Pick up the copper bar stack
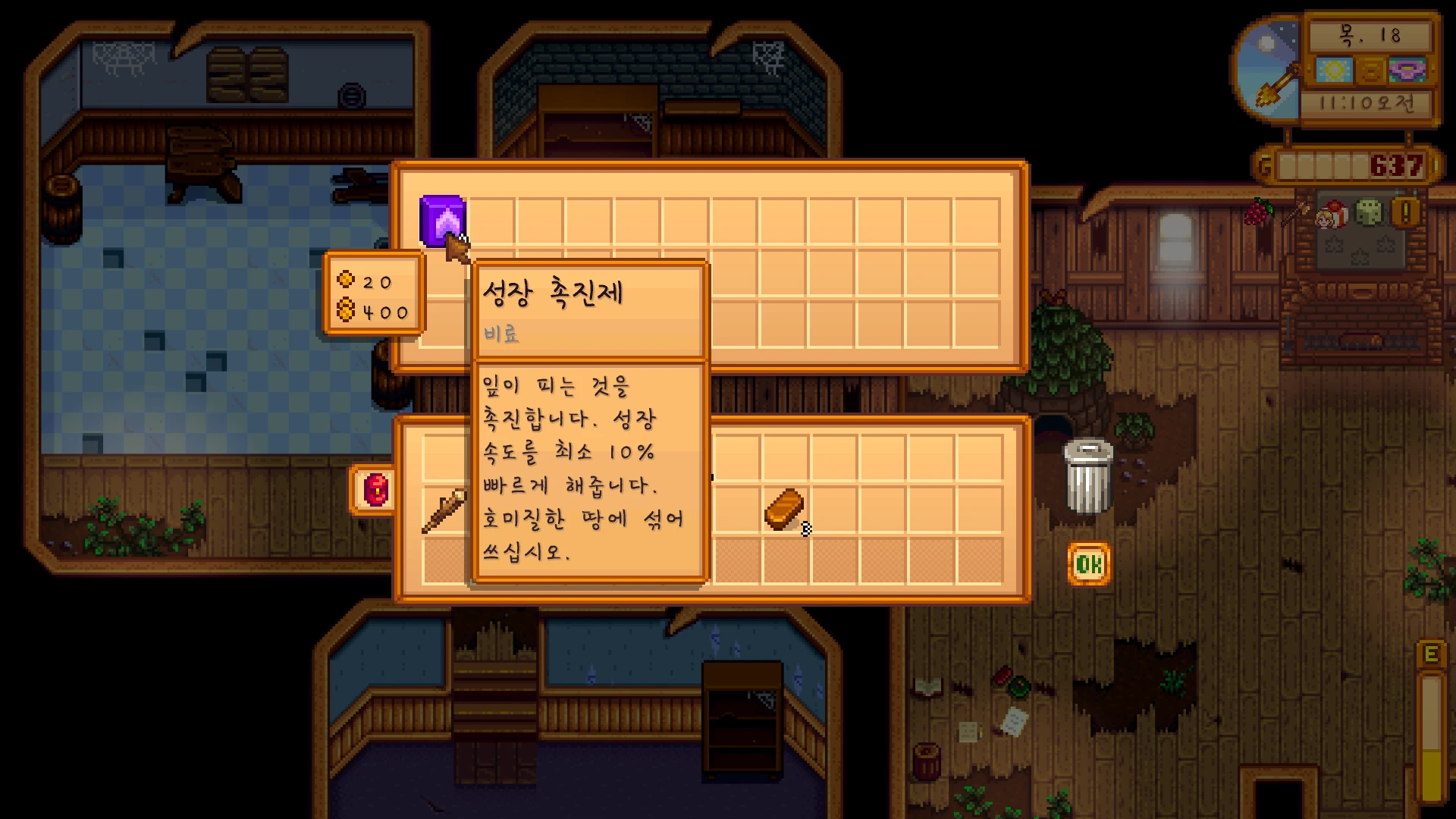 click(784, 509)
